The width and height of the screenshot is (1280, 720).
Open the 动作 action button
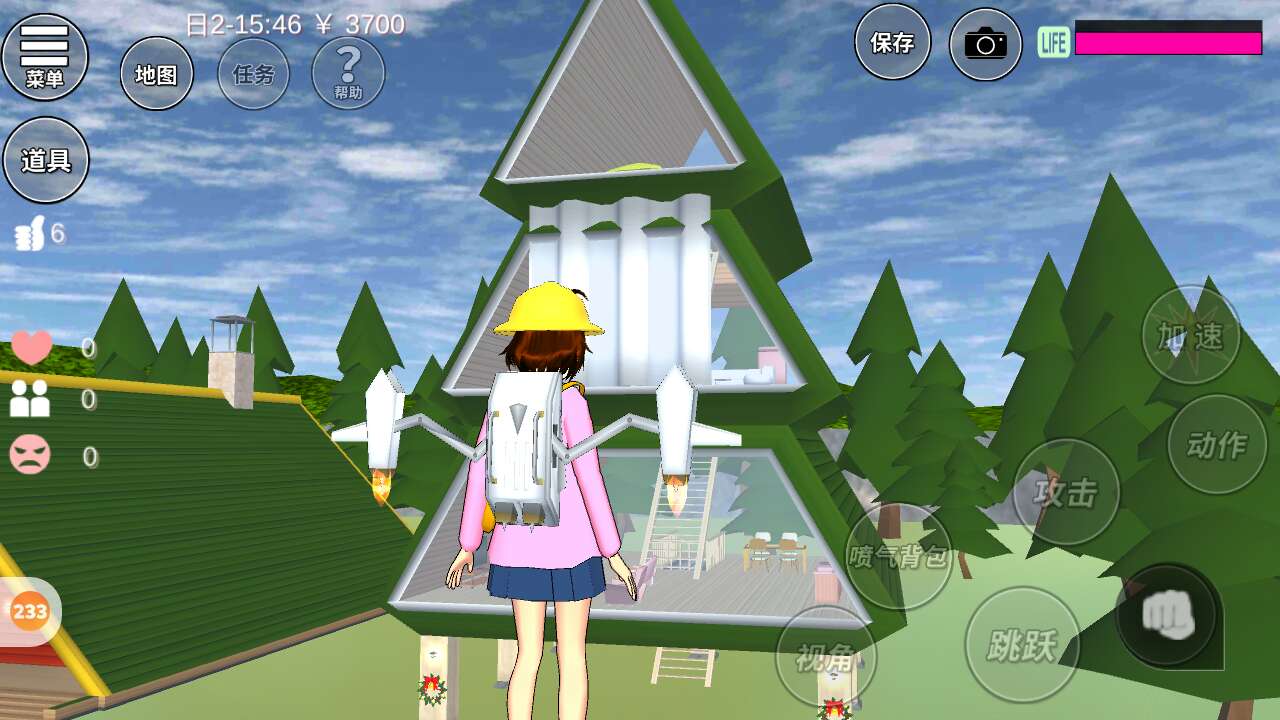[x=1217, y=445]
